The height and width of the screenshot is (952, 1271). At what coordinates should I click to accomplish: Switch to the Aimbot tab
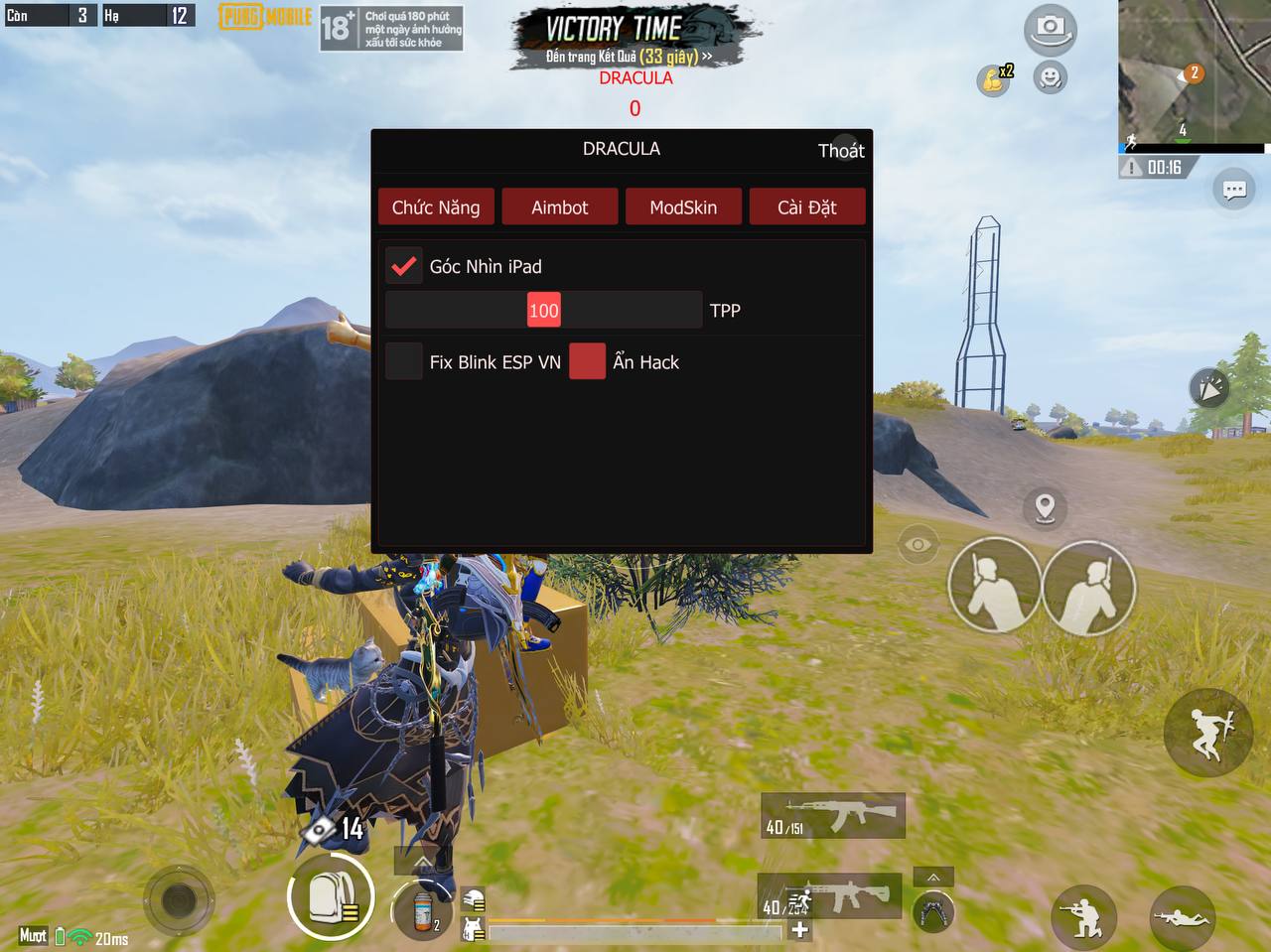click(559, 206)
